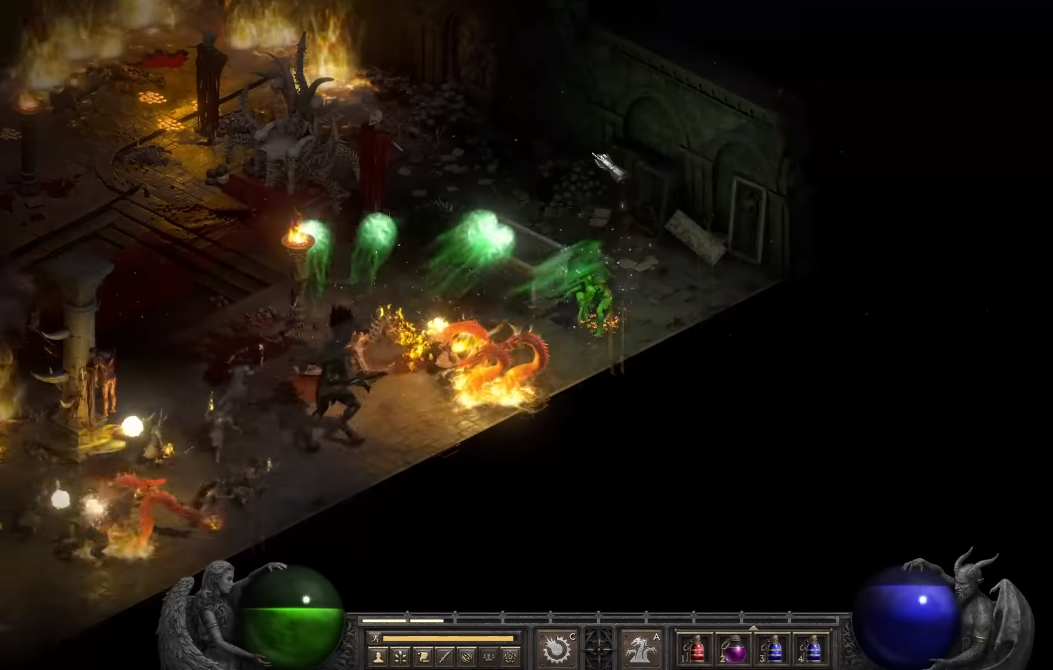Viewport: 1053px width, 670px height.
Task: Use the red healing potion in belt slot 1
Action: coord(697,649)
